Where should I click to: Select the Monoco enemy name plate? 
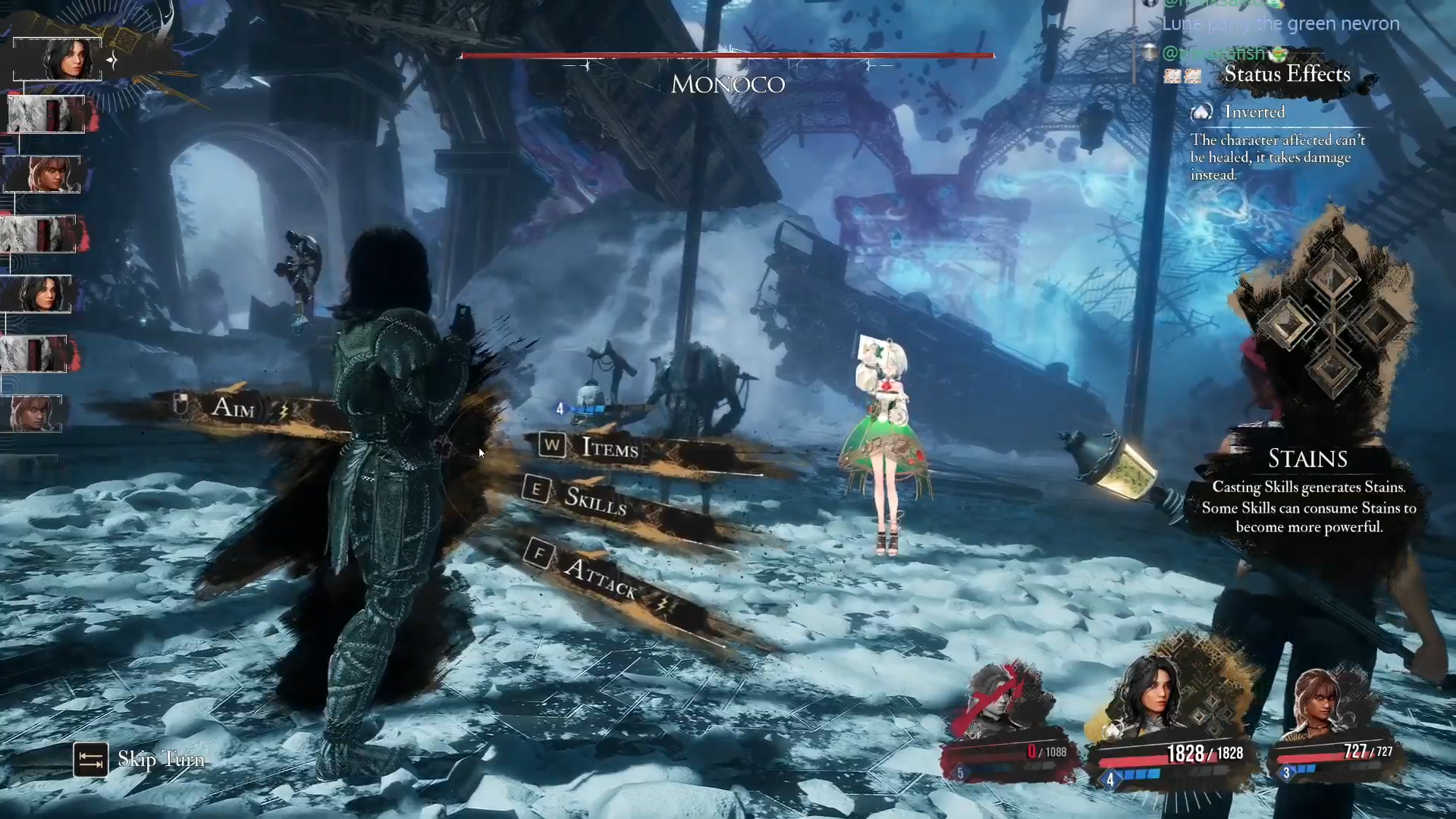coord(727,83)
